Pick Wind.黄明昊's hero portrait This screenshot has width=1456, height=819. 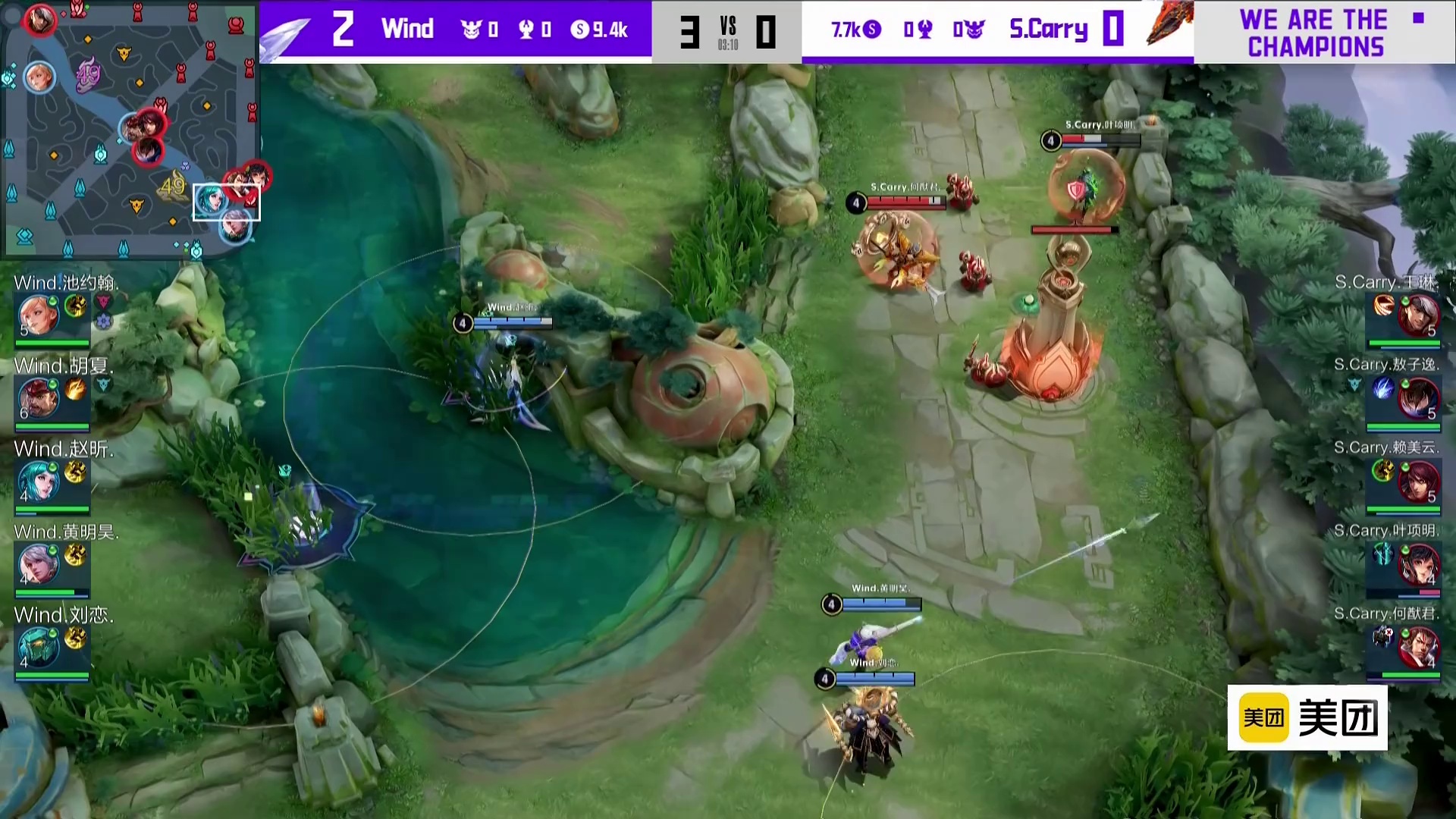click(x=37, y=563)
